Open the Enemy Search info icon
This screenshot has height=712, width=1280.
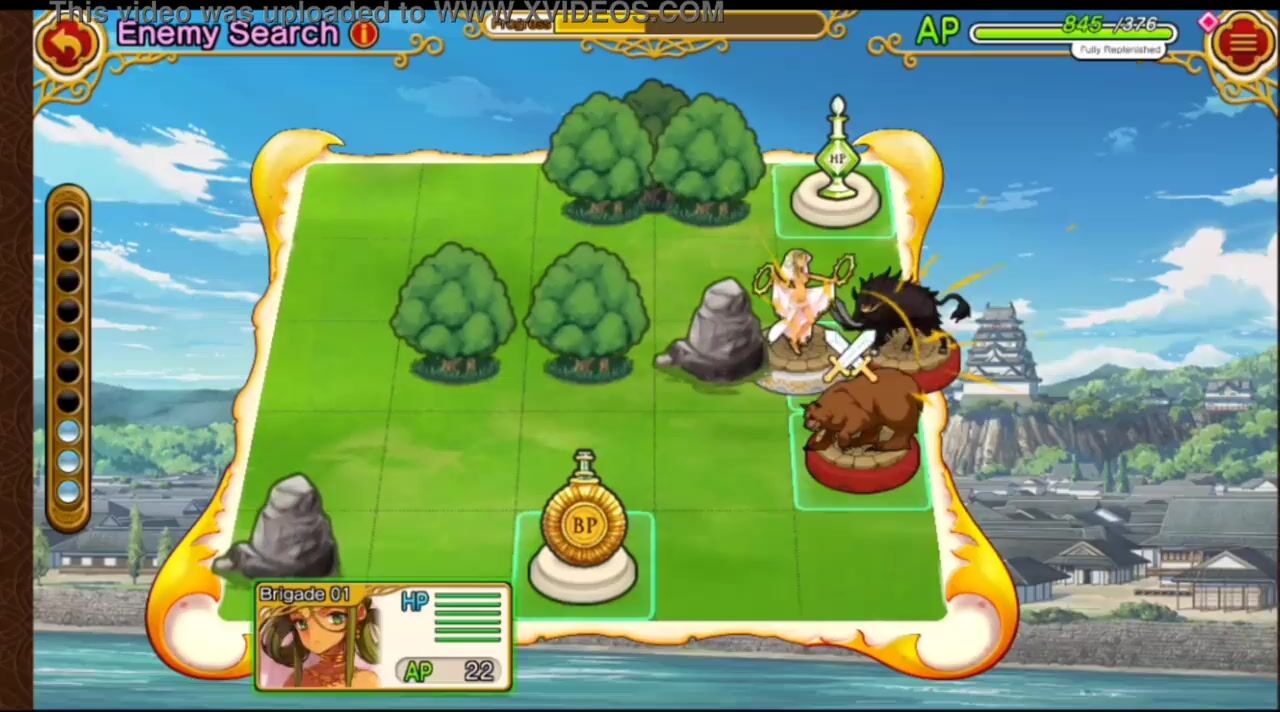(364, 34)
